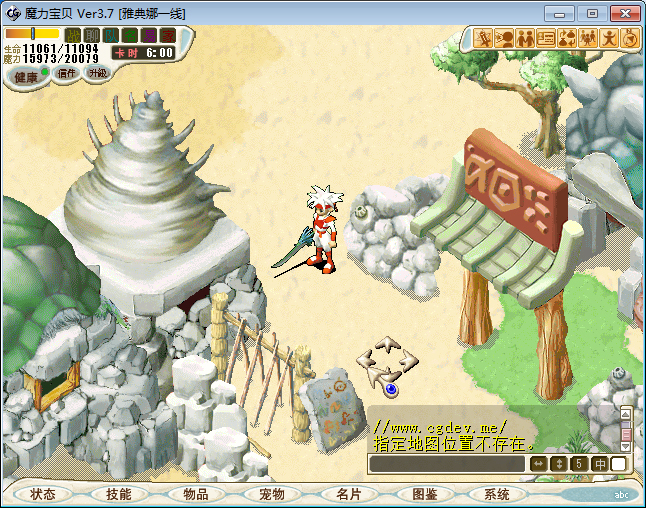Open the compass map icon
Image resolution: width=646 pixels, height=508 pixels.
630,38
